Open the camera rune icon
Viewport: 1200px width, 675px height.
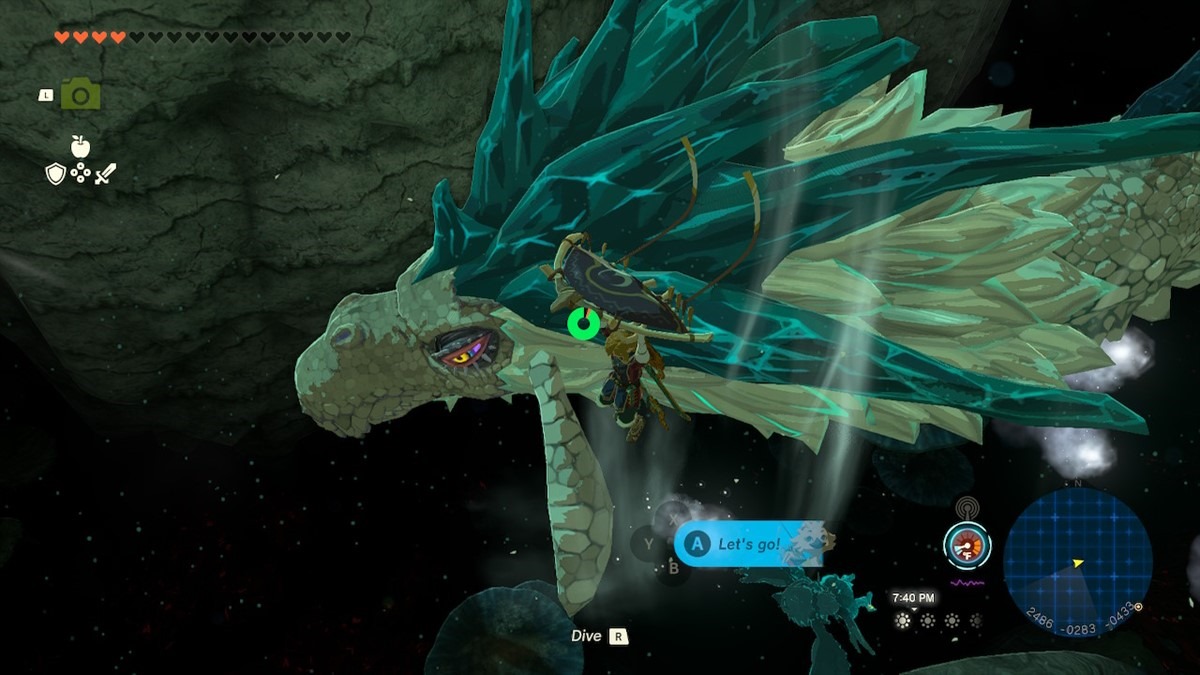tap(80, 95)
